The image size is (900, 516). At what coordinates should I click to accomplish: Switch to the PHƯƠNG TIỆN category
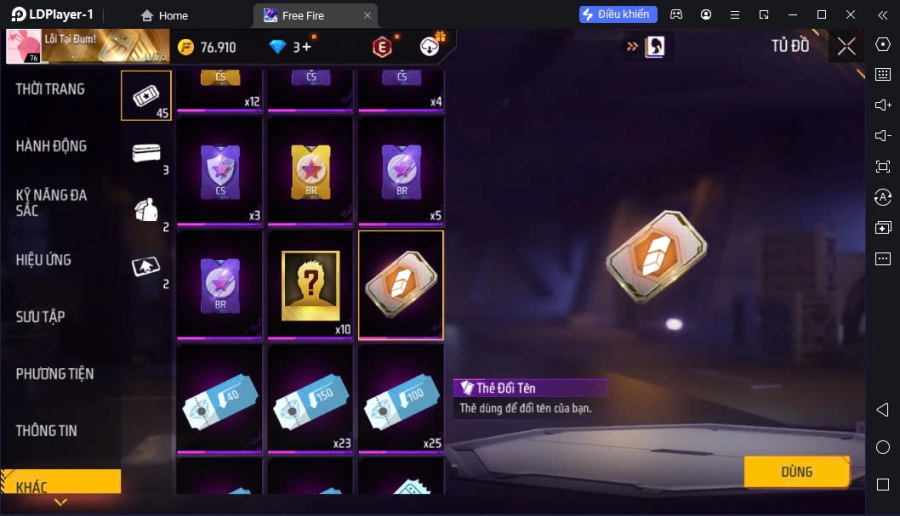pos(55,374)
